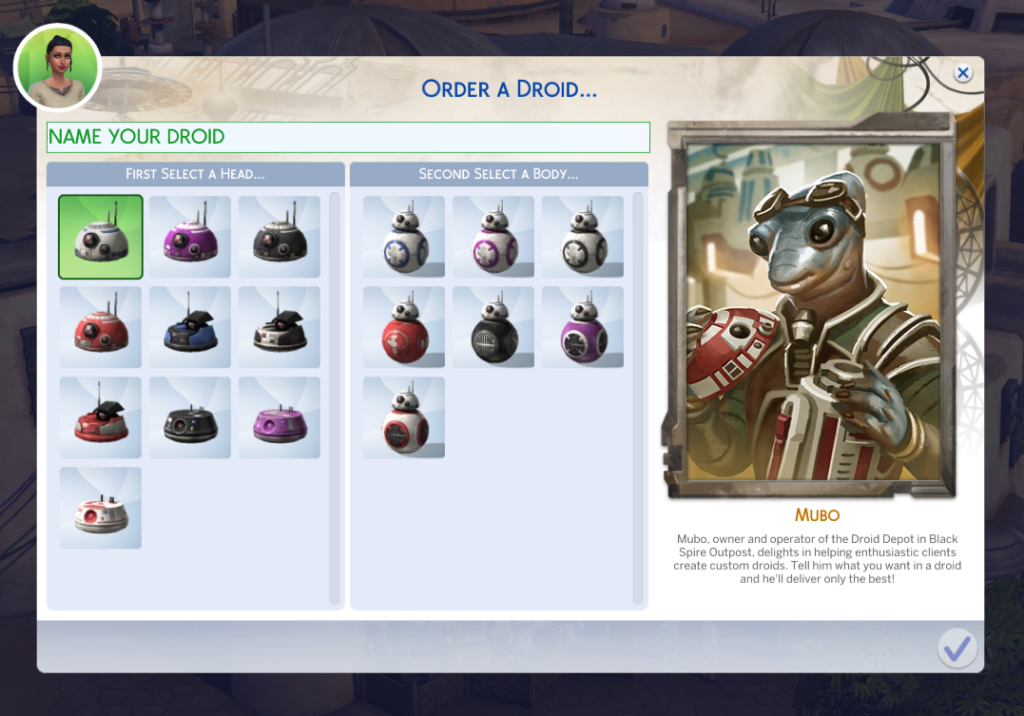Confirm the droid order with the checkmark
1024x716 pixels.
click(957, 649)
